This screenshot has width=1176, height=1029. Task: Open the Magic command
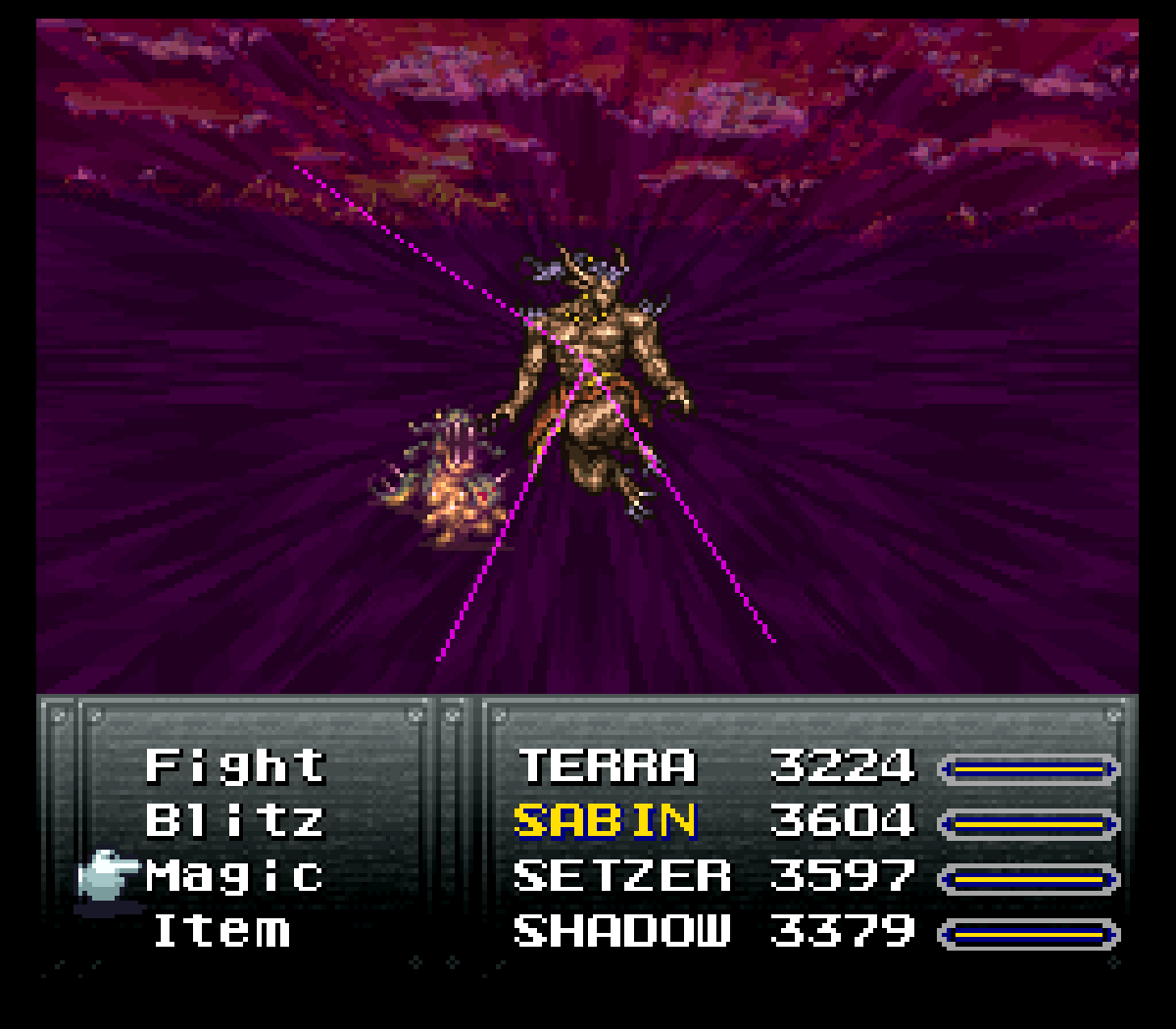click(x=234, y=875)
